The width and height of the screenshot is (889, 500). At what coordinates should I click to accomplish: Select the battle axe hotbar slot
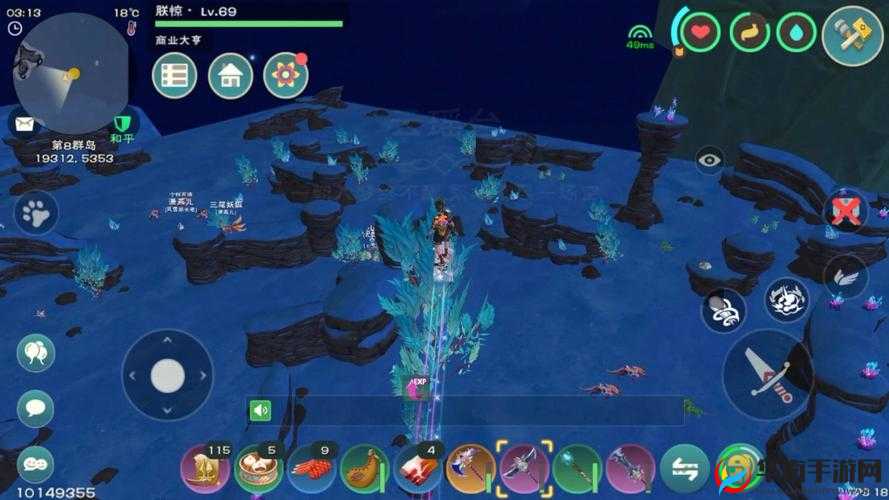pos(470,468)
